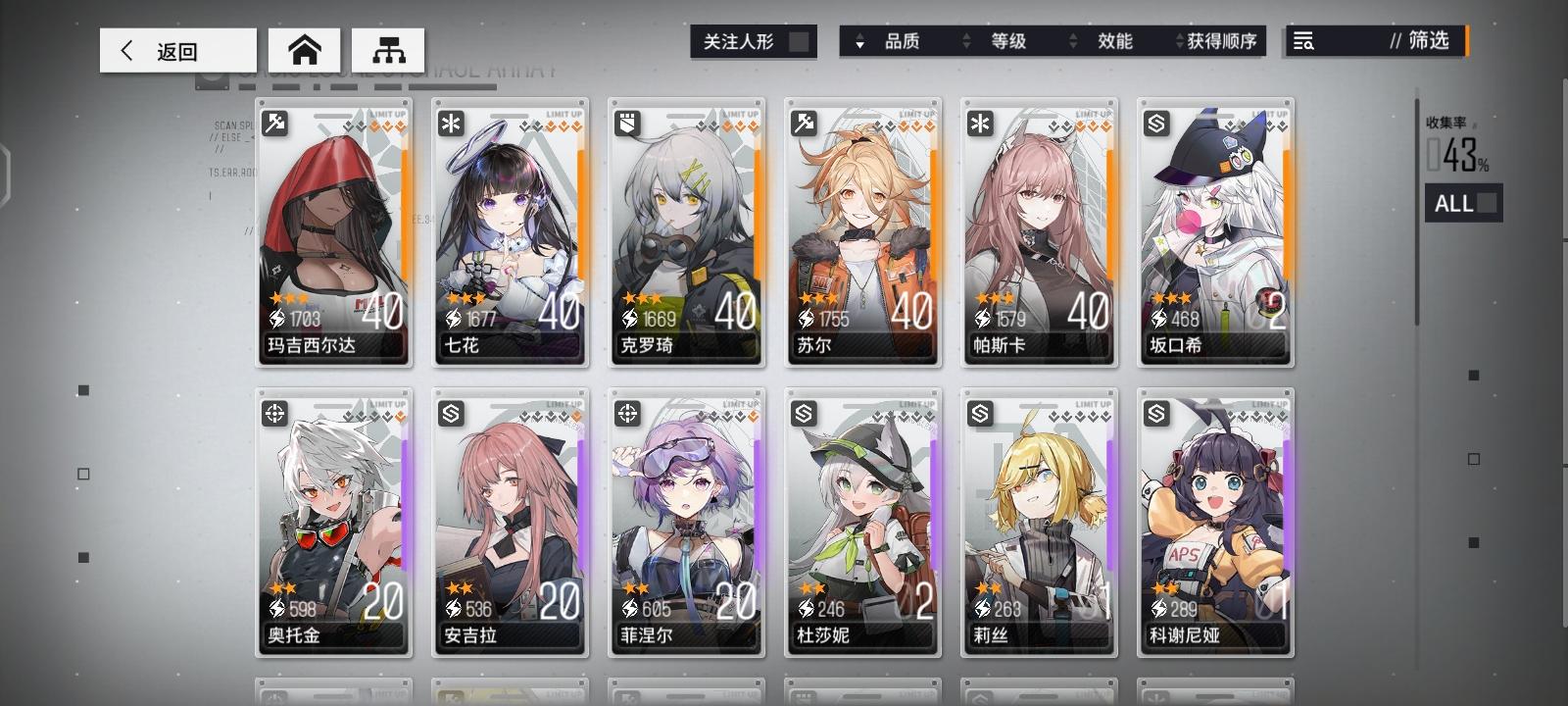
Task: Select the snowflake class icon on 七花's card
Action: tap(452, 122)
